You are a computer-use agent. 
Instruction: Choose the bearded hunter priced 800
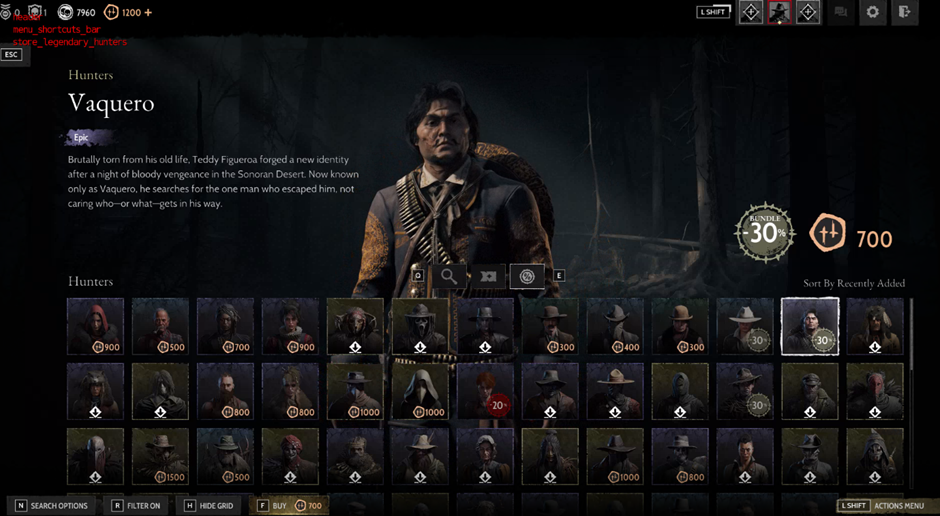225,390
